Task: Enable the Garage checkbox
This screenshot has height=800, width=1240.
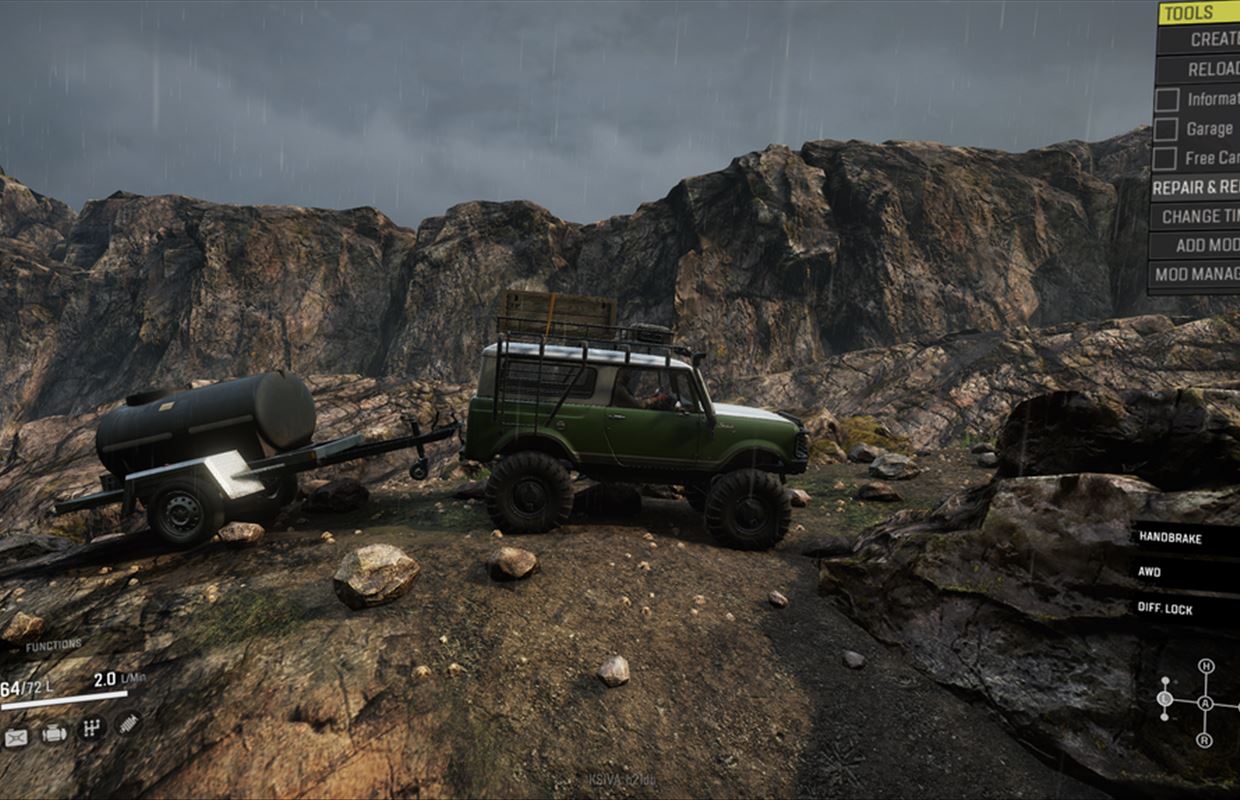Action: tap(1166, 129)
